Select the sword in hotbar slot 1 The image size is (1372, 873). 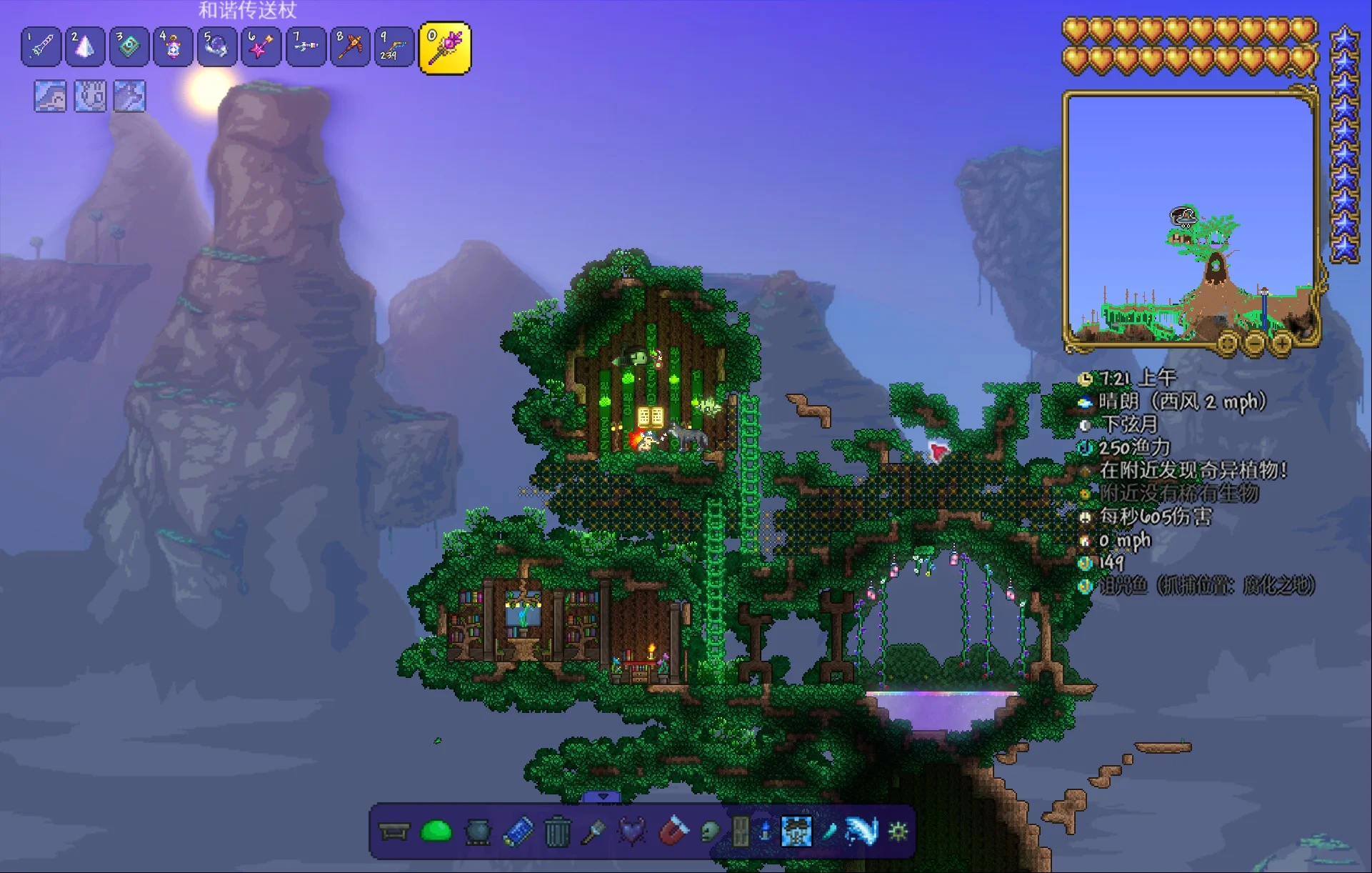coord(41,47)
